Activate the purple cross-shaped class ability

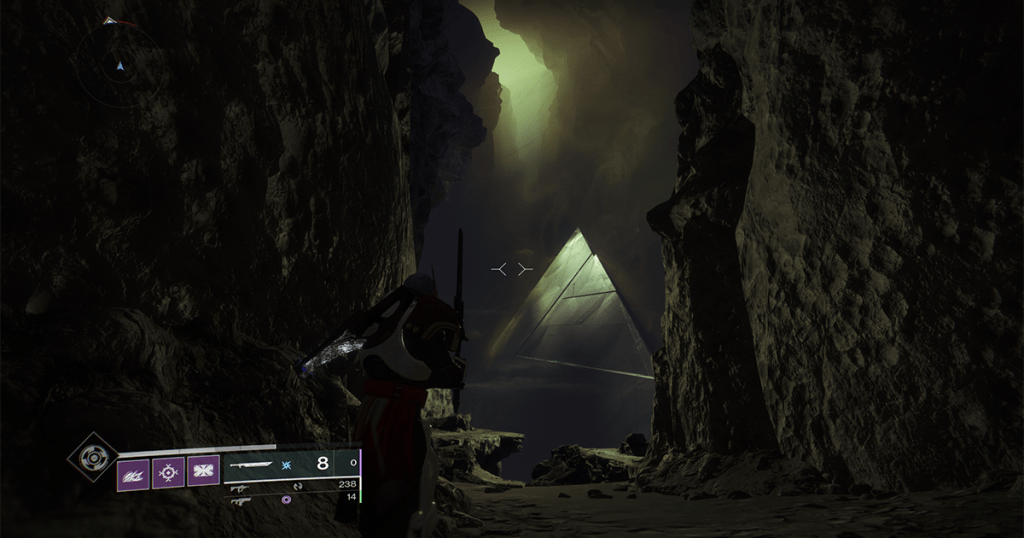coord(202,470)
